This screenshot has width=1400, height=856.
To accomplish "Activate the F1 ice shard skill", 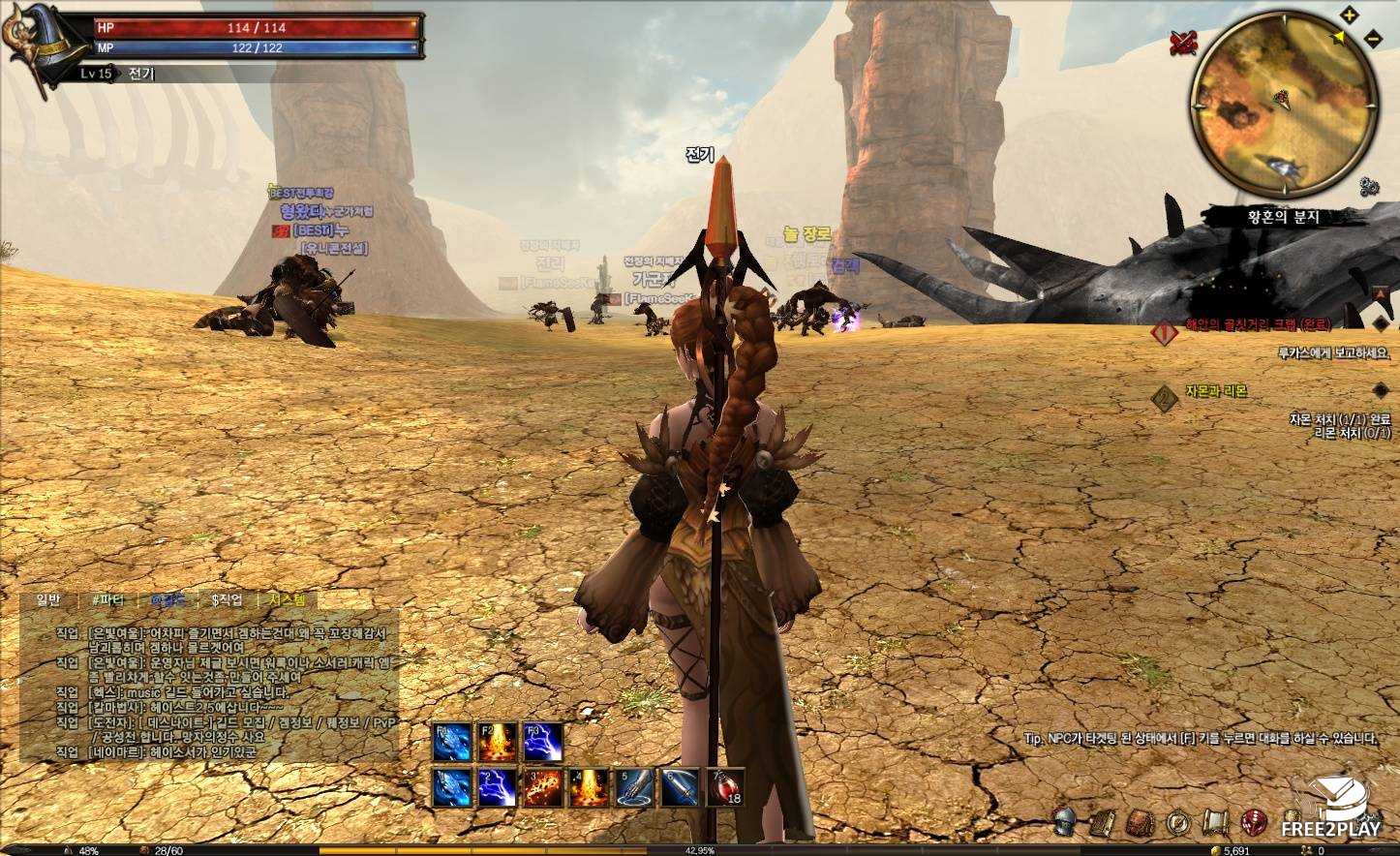I will click(451, 744).
